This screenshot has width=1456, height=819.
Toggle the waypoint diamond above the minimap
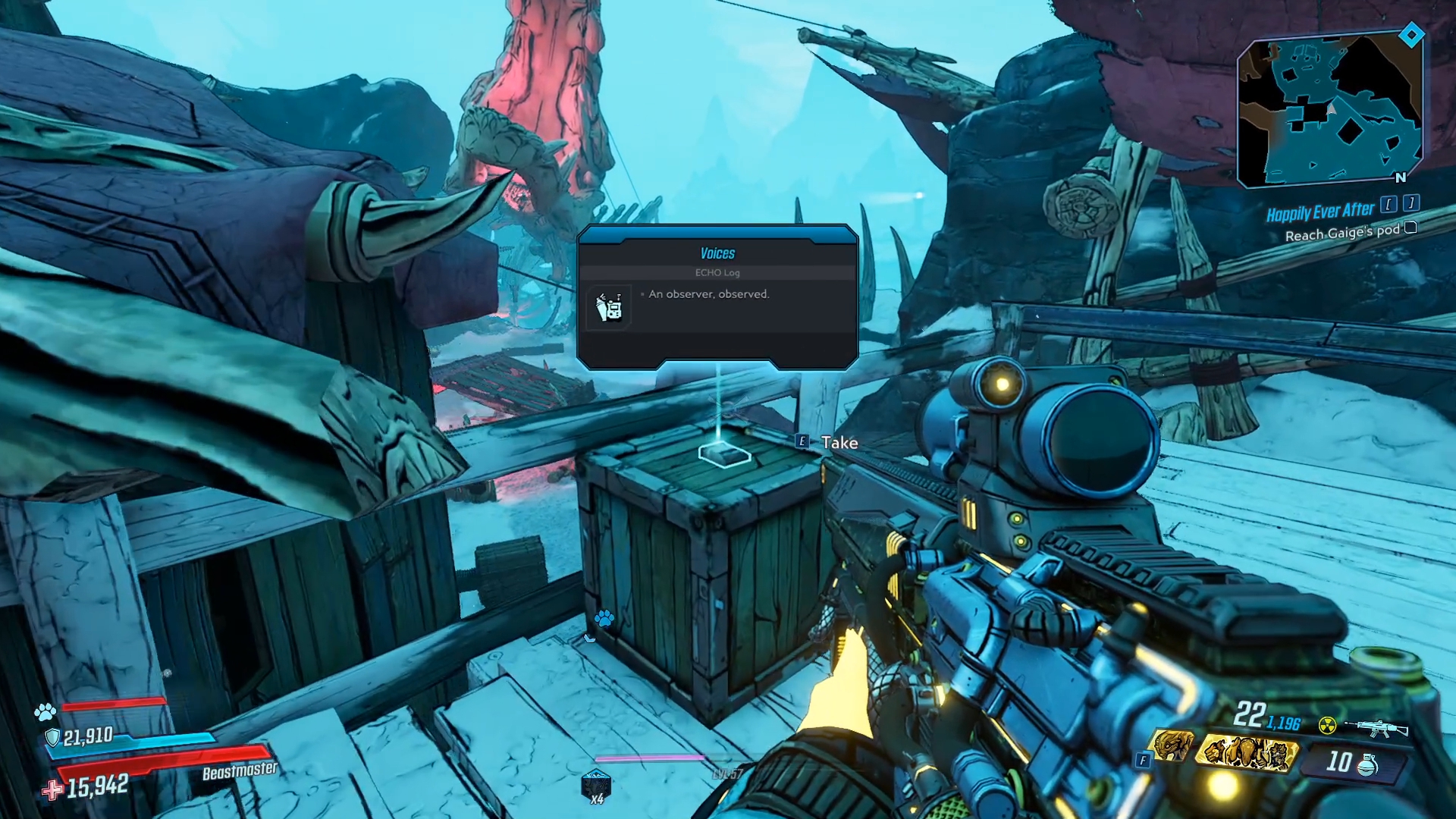pos(1410,34)
